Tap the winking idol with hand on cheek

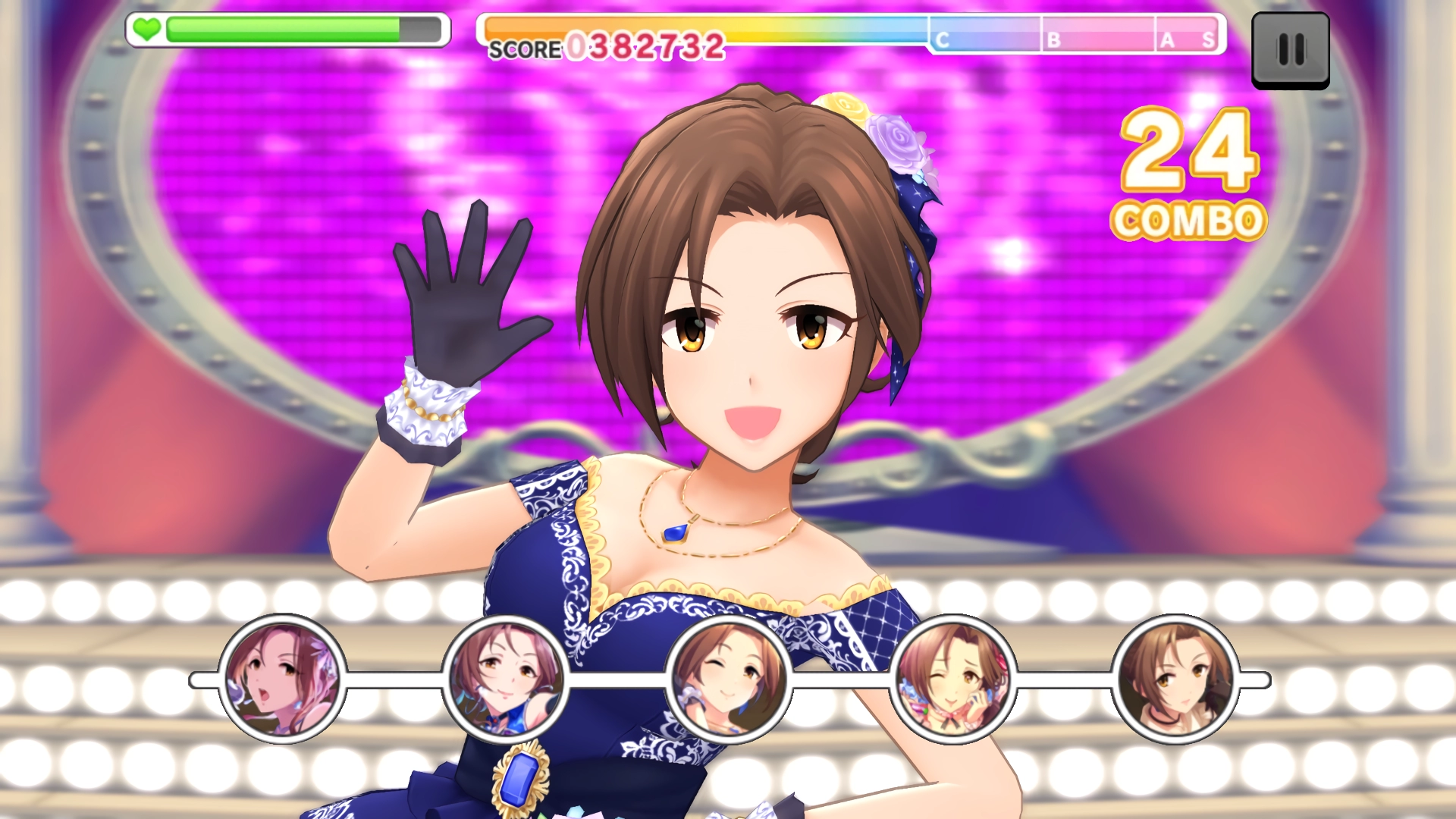click(952, 679)
